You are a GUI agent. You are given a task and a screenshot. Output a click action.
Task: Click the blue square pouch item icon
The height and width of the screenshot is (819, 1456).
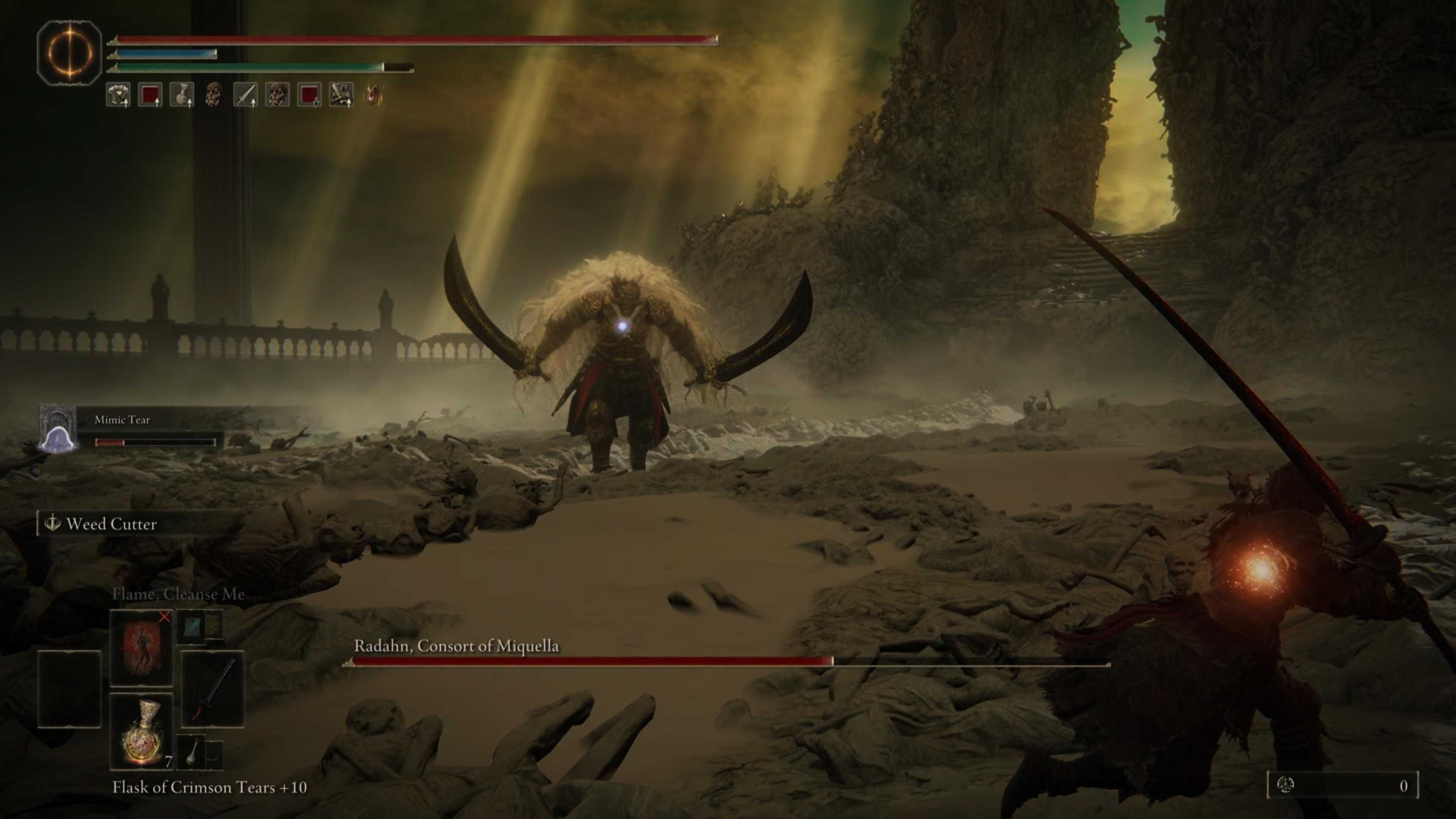click(191, 628)
